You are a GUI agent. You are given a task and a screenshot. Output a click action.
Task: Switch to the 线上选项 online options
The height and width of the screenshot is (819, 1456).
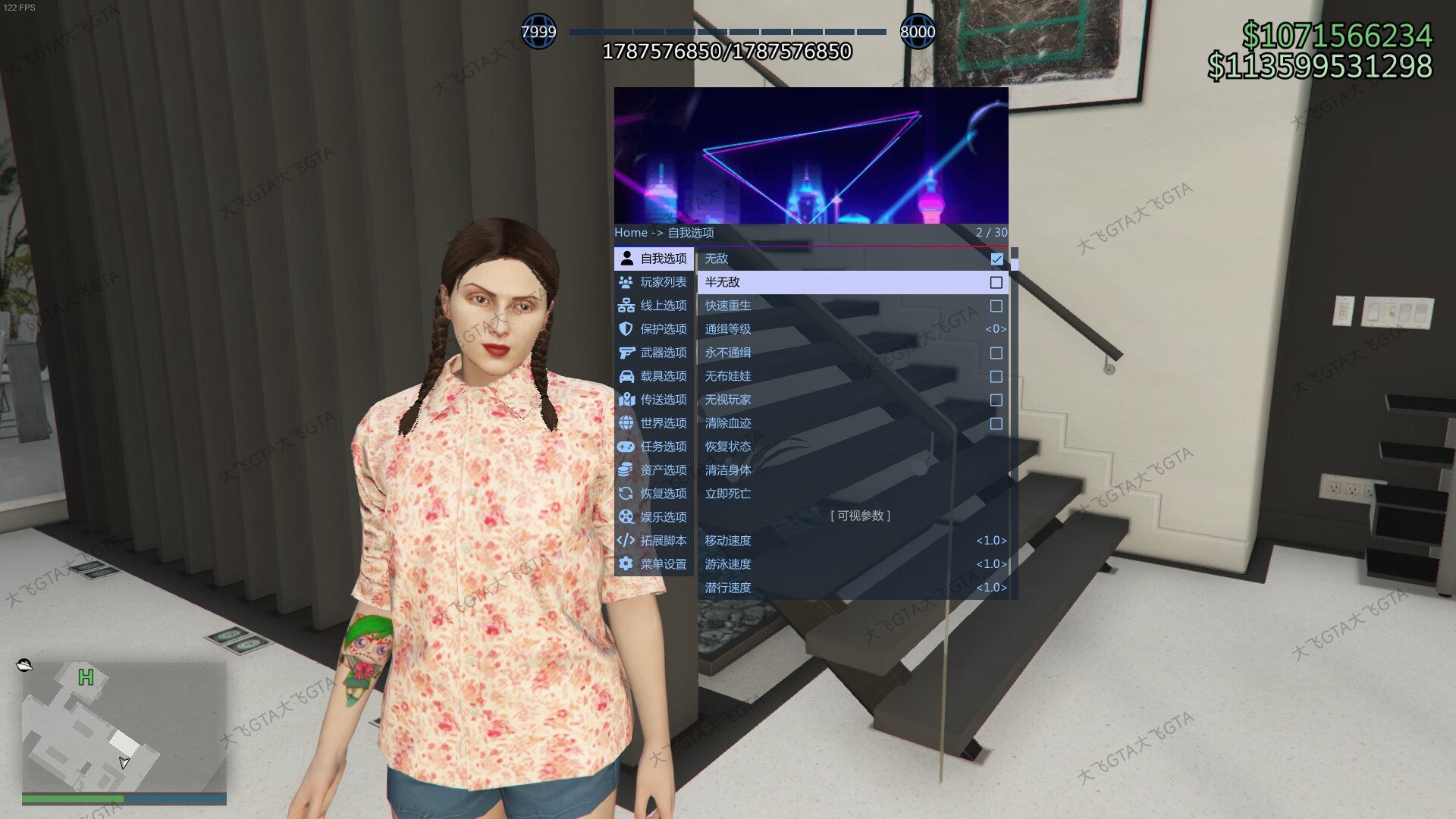tap(654, 306)
